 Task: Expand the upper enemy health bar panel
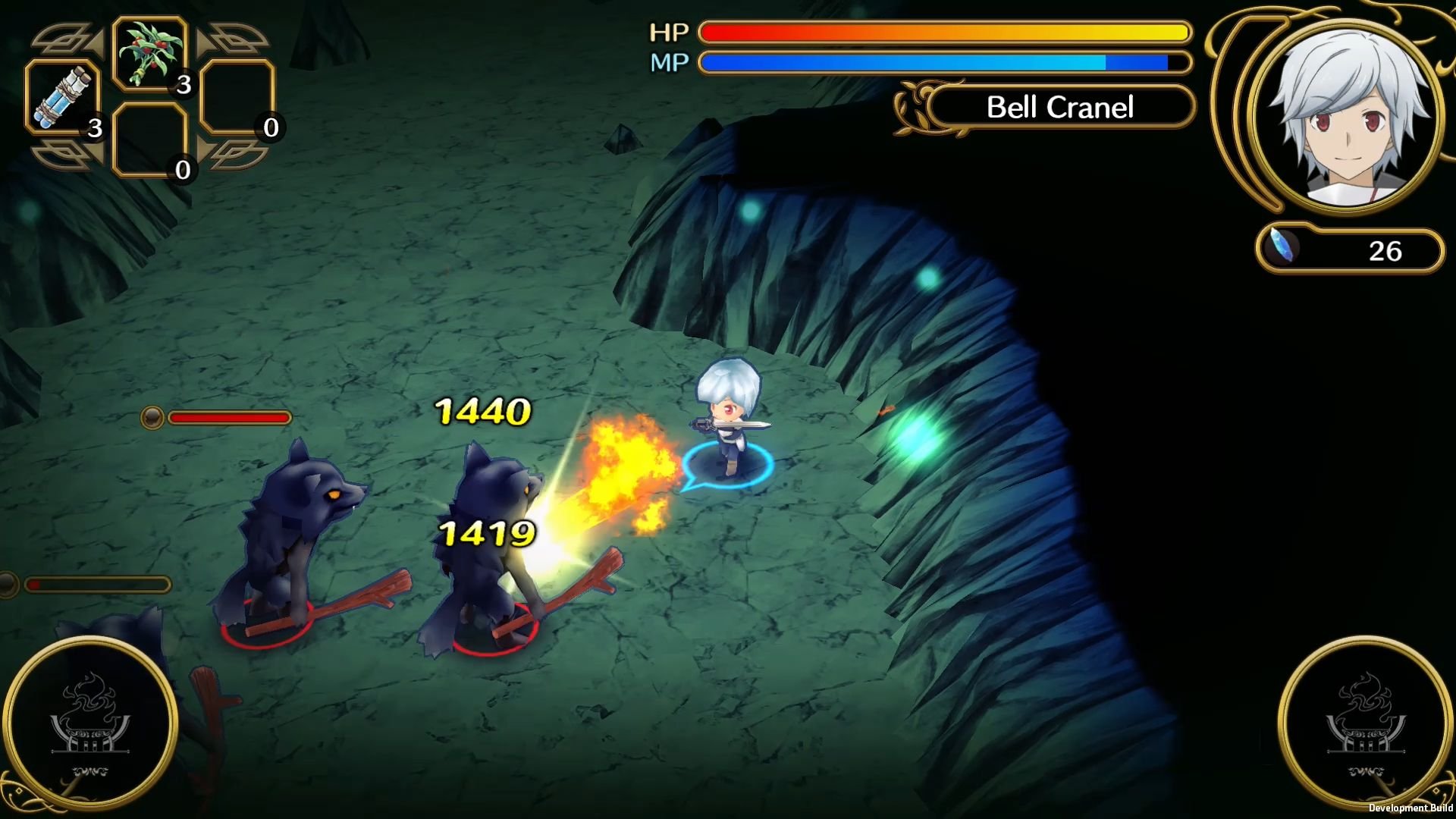pos(216,416)
